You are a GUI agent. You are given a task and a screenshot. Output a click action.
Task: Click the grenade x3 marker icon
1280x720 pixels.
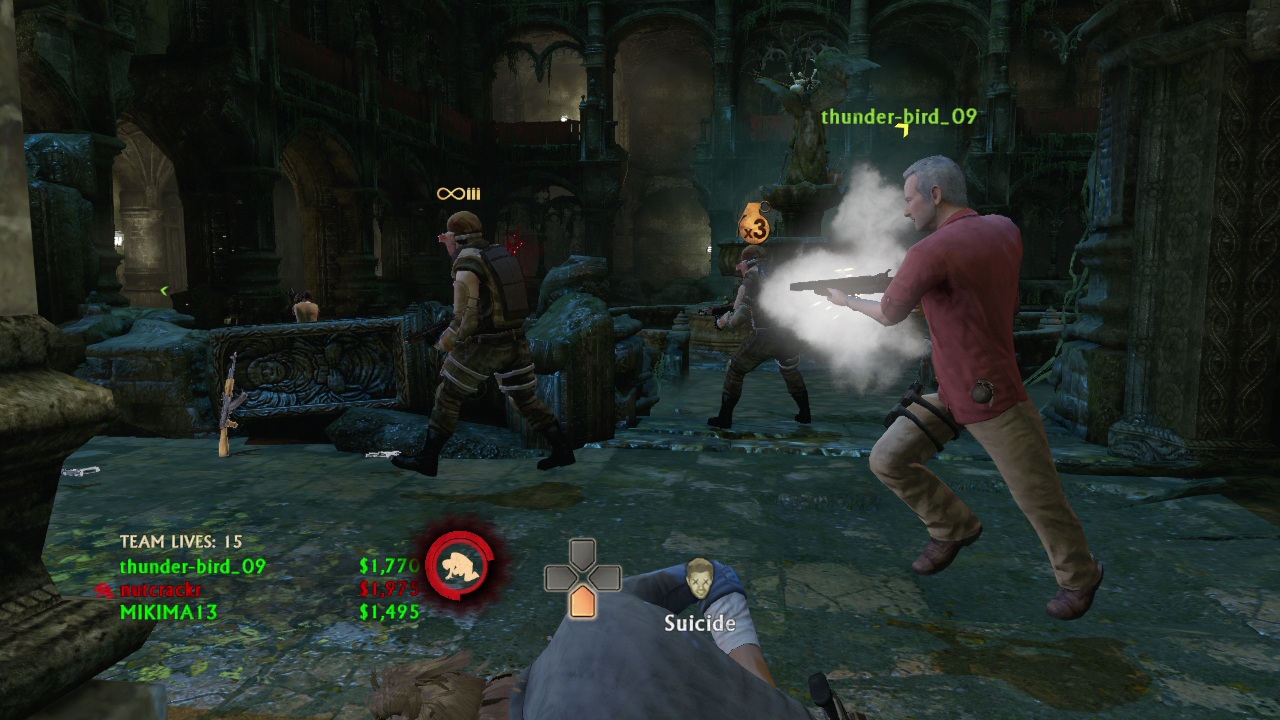[753, 224]
